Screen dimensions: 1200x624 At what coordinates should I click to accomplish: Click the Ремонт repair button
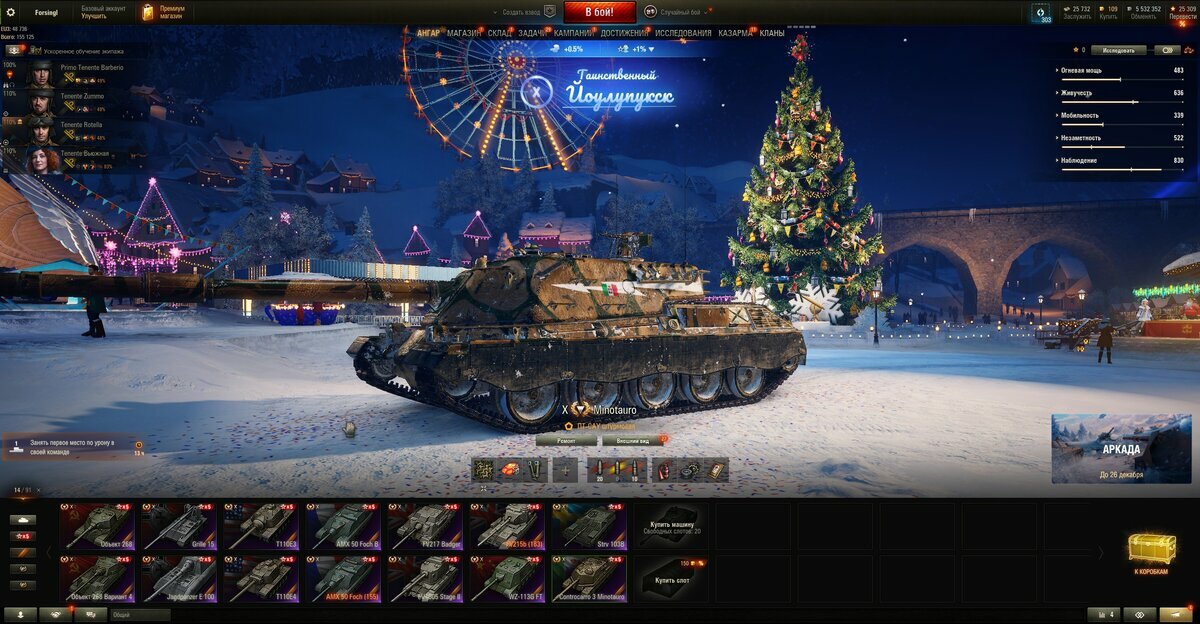point(565,440)
